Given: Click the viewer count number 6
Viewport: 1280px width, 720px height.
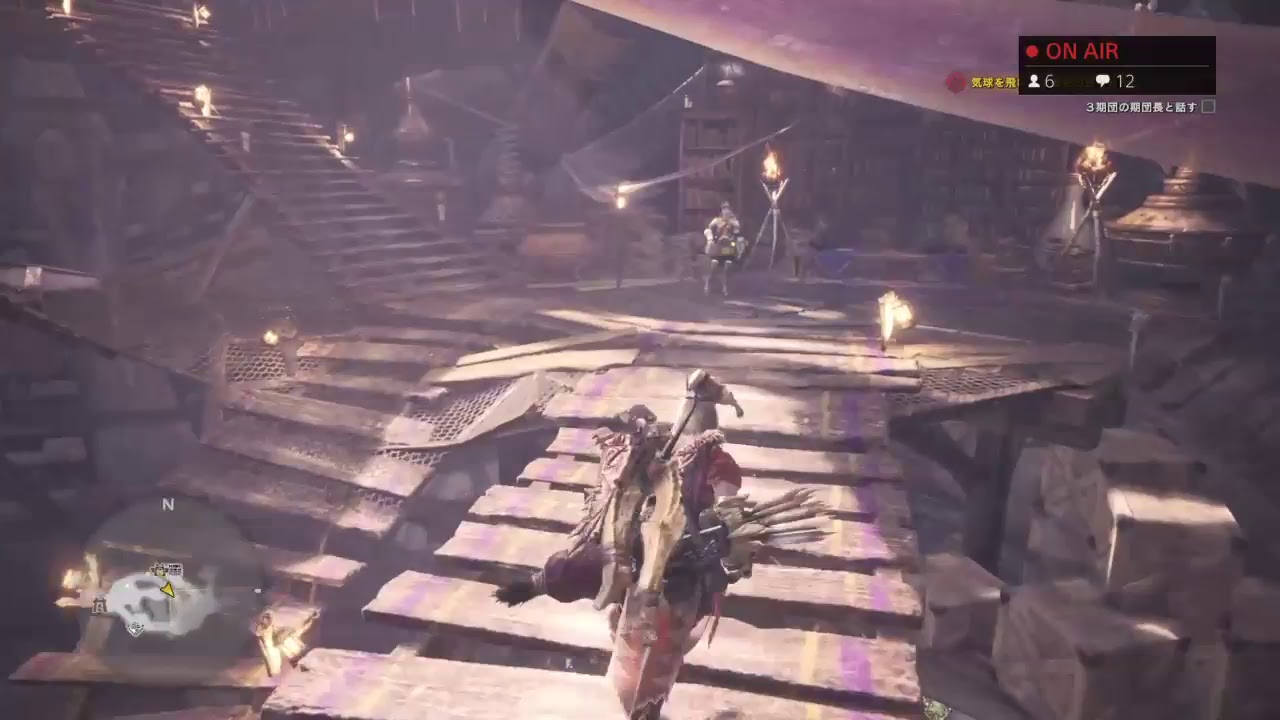Looking at the screenshot, I should pos(1049,81).
